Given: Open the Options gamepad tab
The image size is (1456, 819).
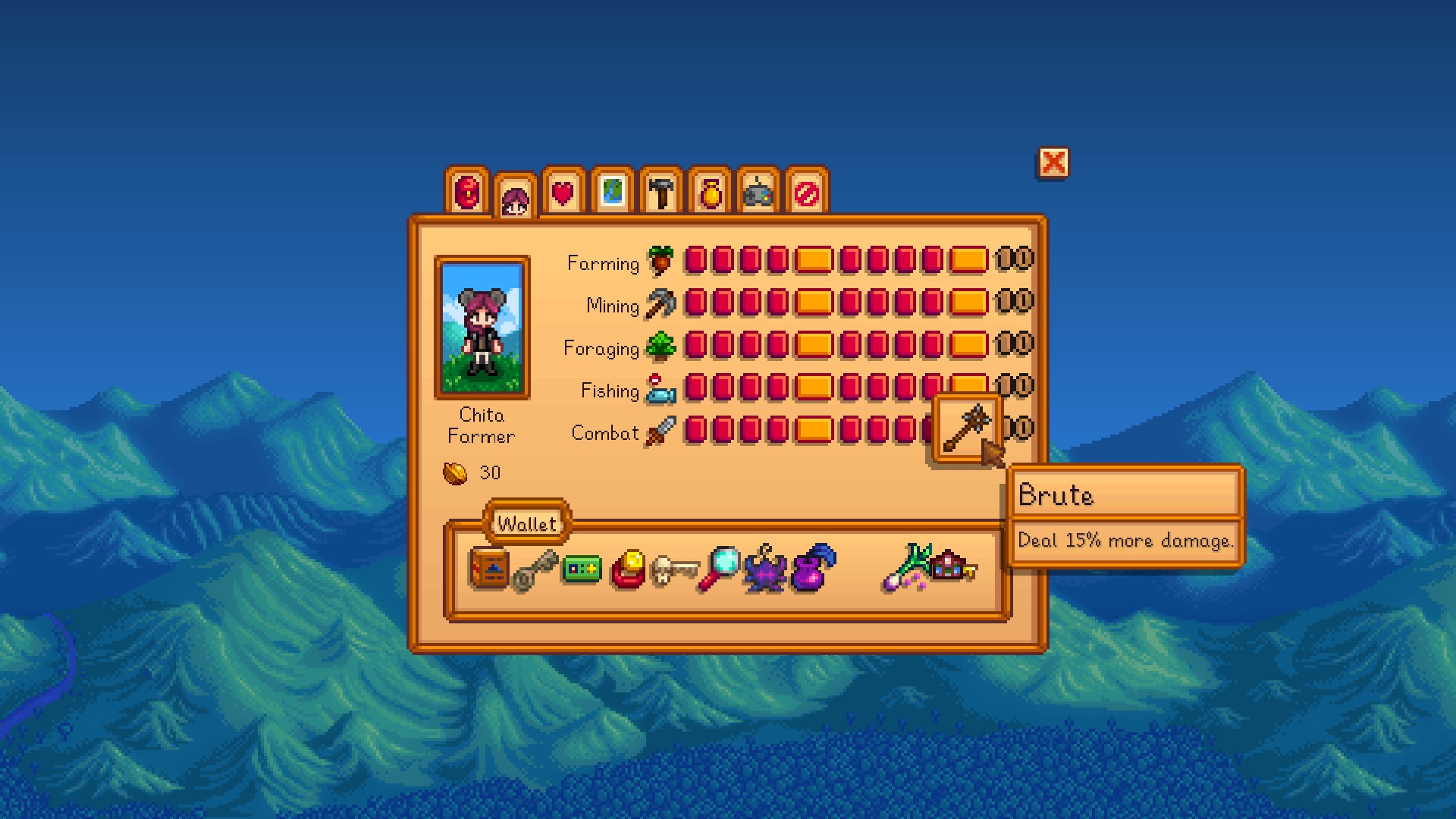Looking at the screenshot, I should 758,191.
